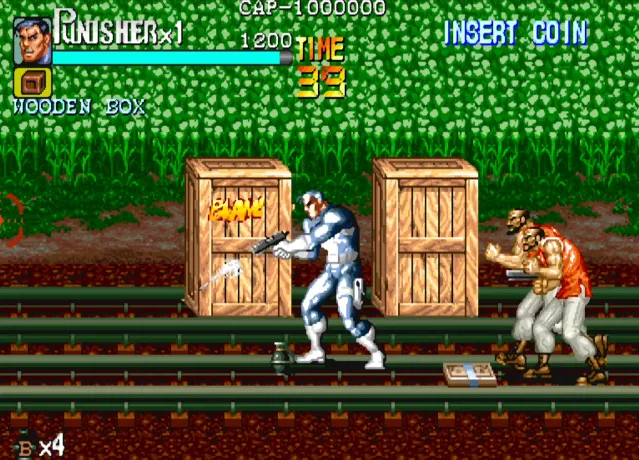Image resolution: width=639 pixels, height=460 pixels.
Task: Click the Punisher character portrait
Action: click(32, 43)
